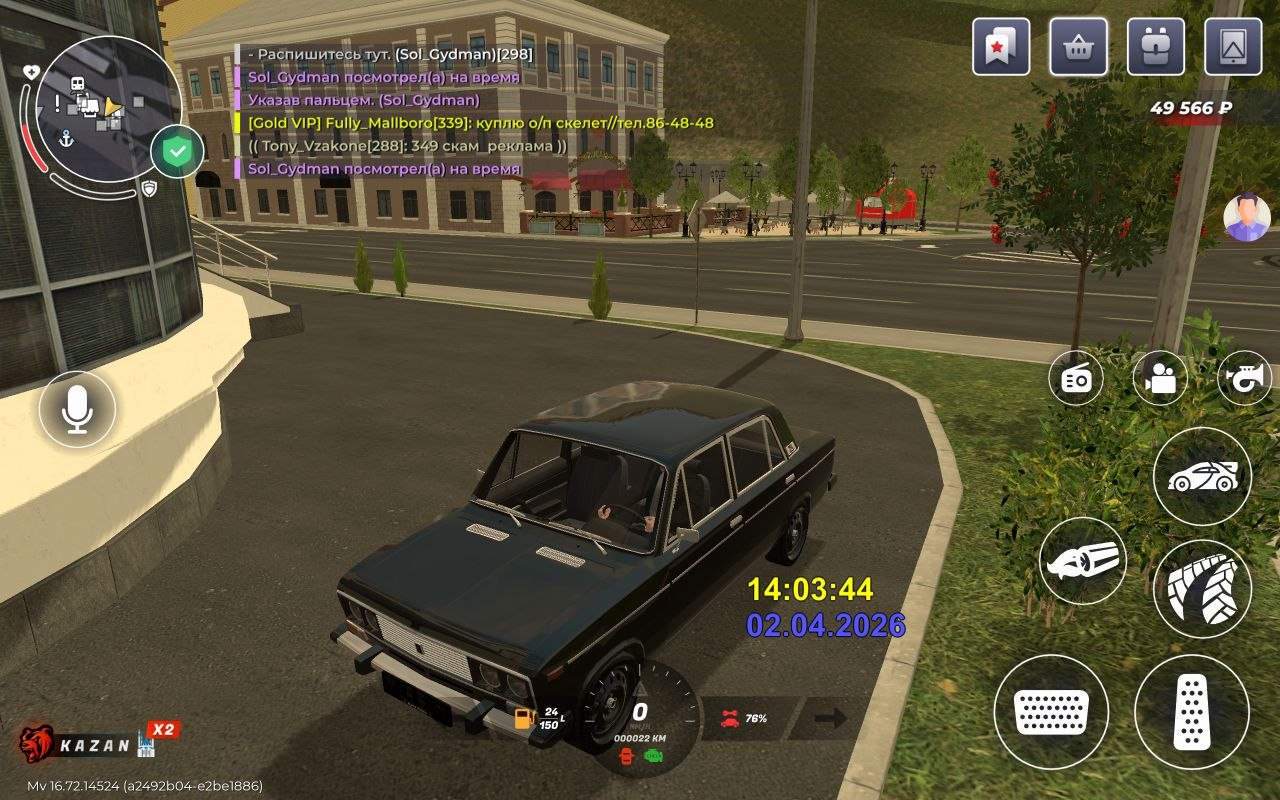Open the shopping basket store
1280x800 pixels.
(1078, 47)
